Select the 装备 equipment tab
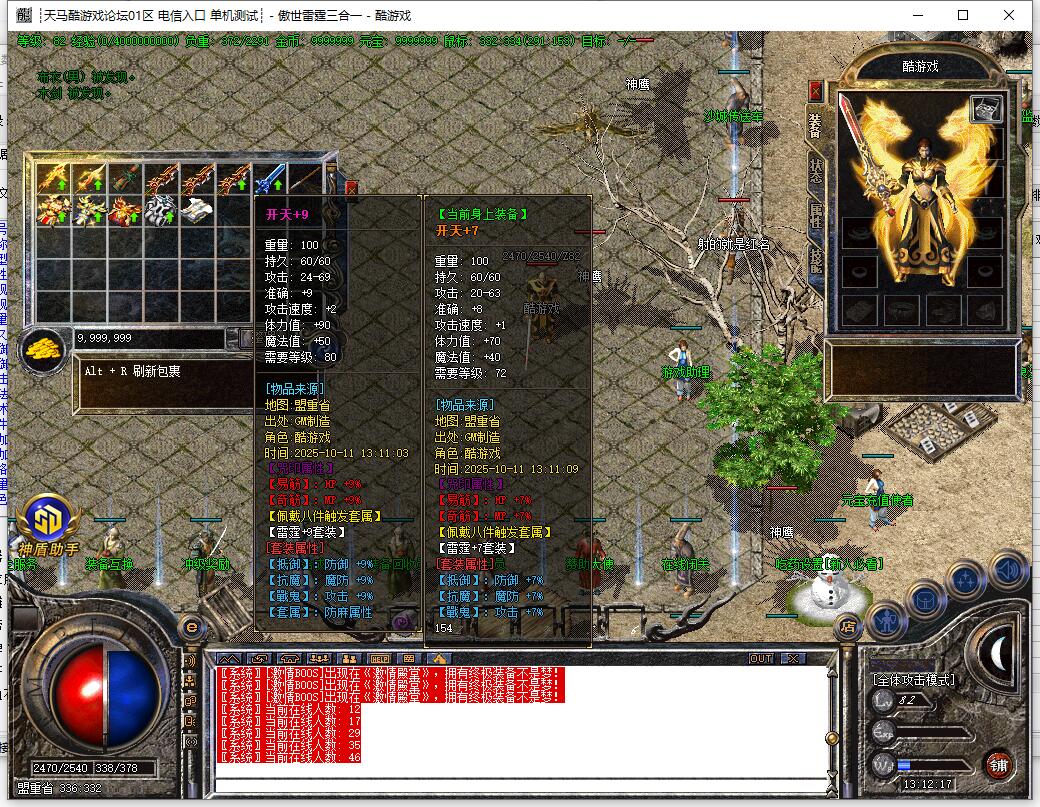 tap(815, 125)
